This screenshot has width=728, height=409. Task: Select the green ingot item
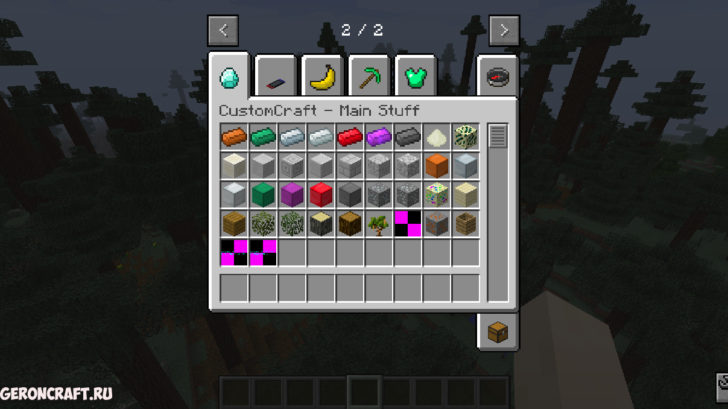(263, 137)
